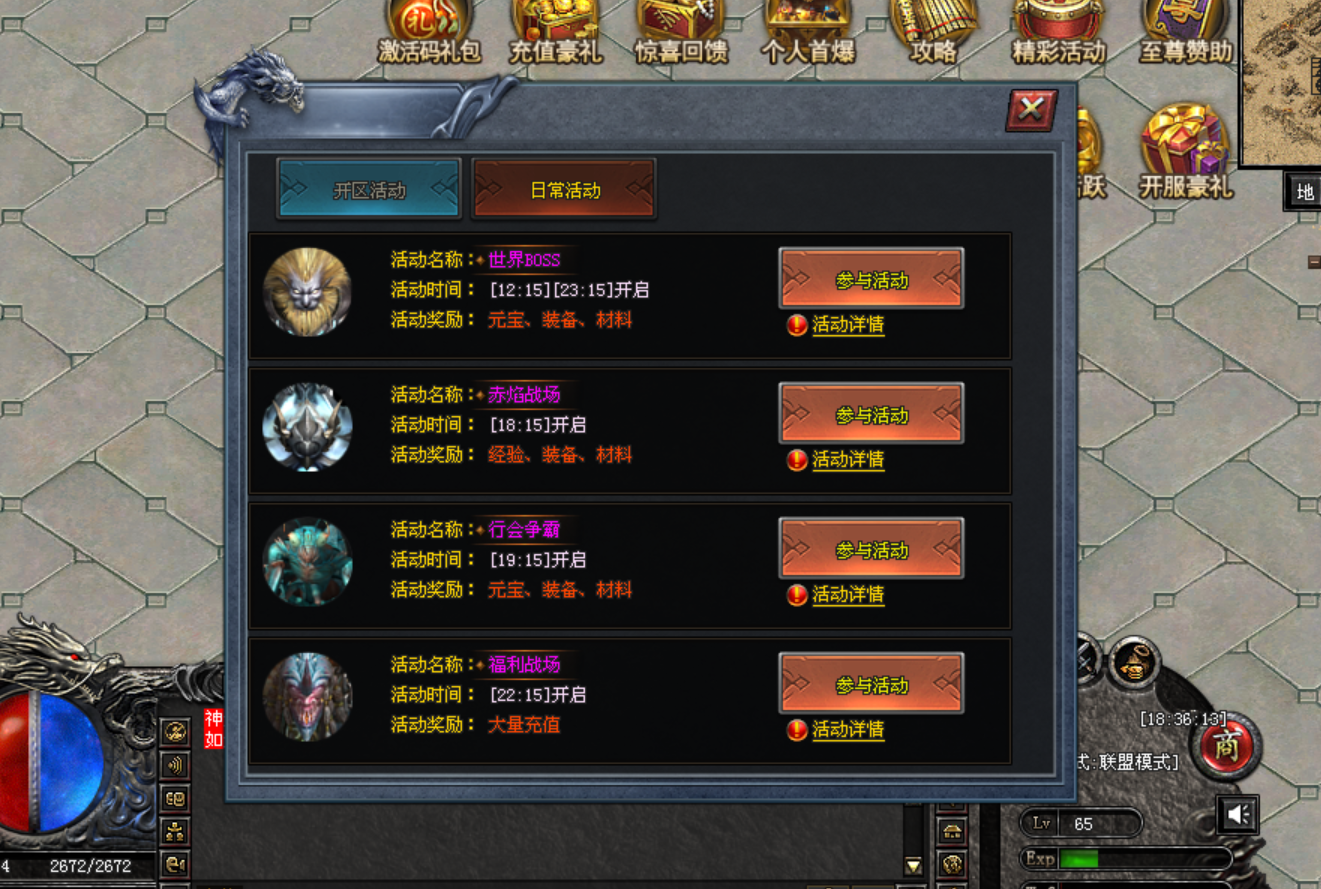Select the 日常活动 tab
Screen dimensions: 1321x889
pyautogui.click(x=564, y=189)
